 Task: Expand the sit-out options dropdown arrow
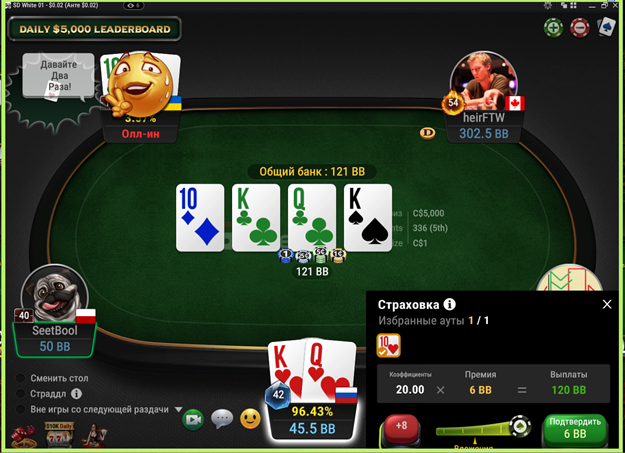click(179, 409)
